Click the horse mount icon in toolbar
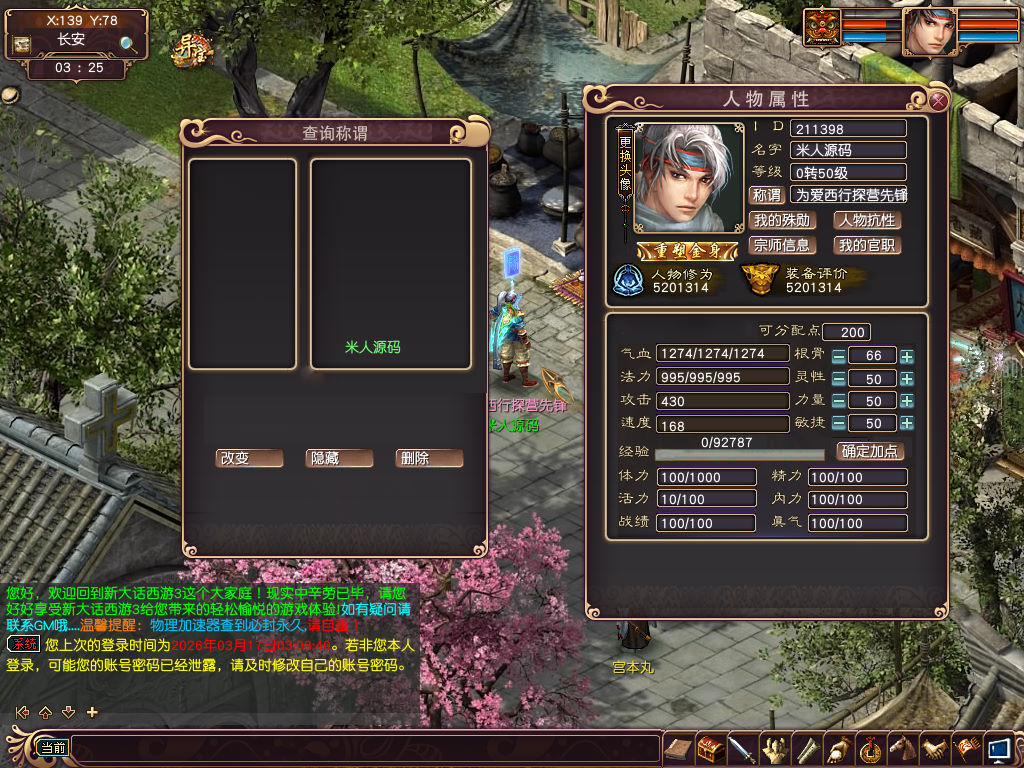1024x768 pixels. (903, 748)
